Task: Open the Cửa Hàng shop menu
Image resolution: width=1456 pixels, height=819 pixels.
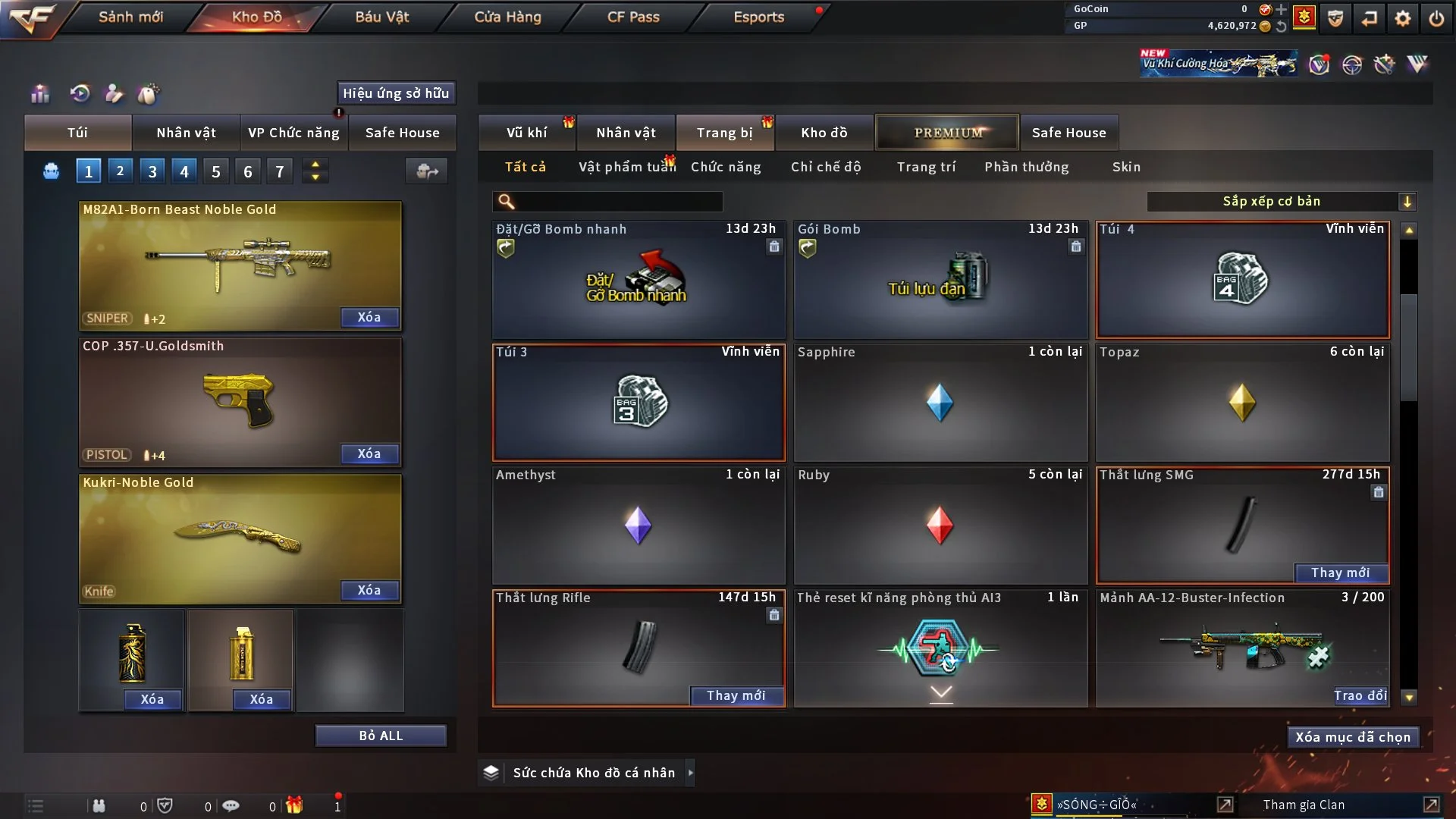Action: (x=507, y=17)
